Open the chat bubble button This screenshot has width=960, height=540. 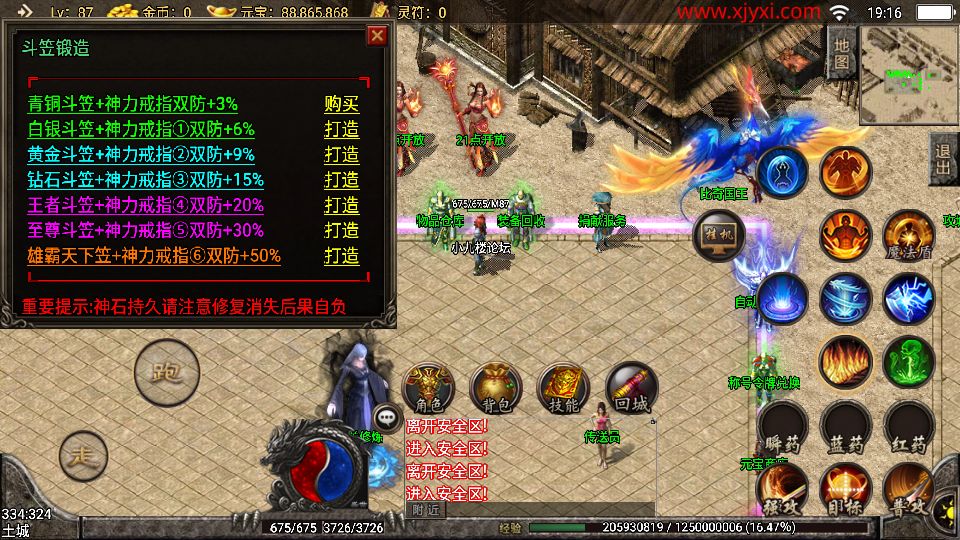pyautogui.click(x=387, y=418)
